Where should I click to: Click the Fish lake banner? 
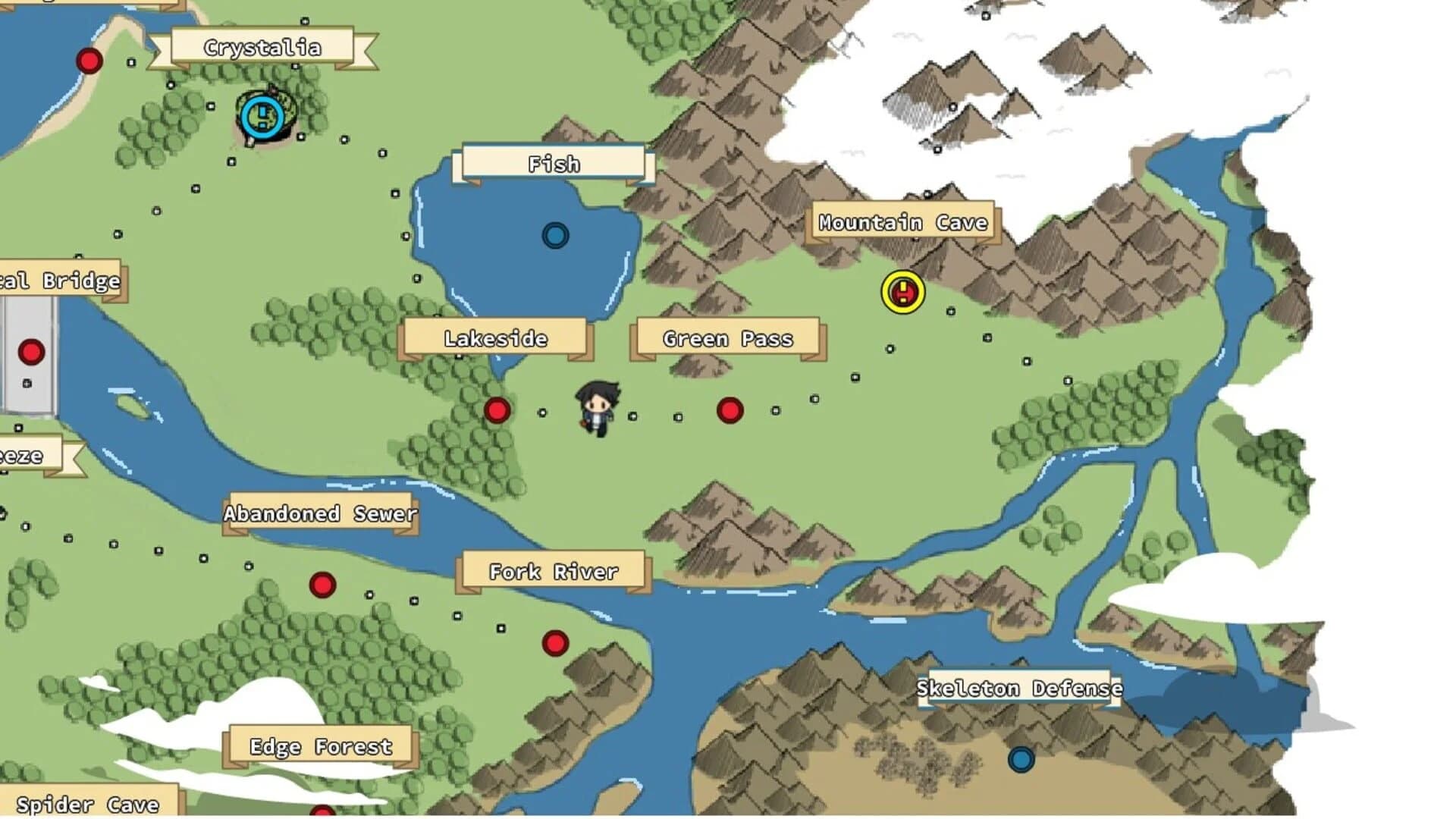pyautogui.click(x=554, y=163)
